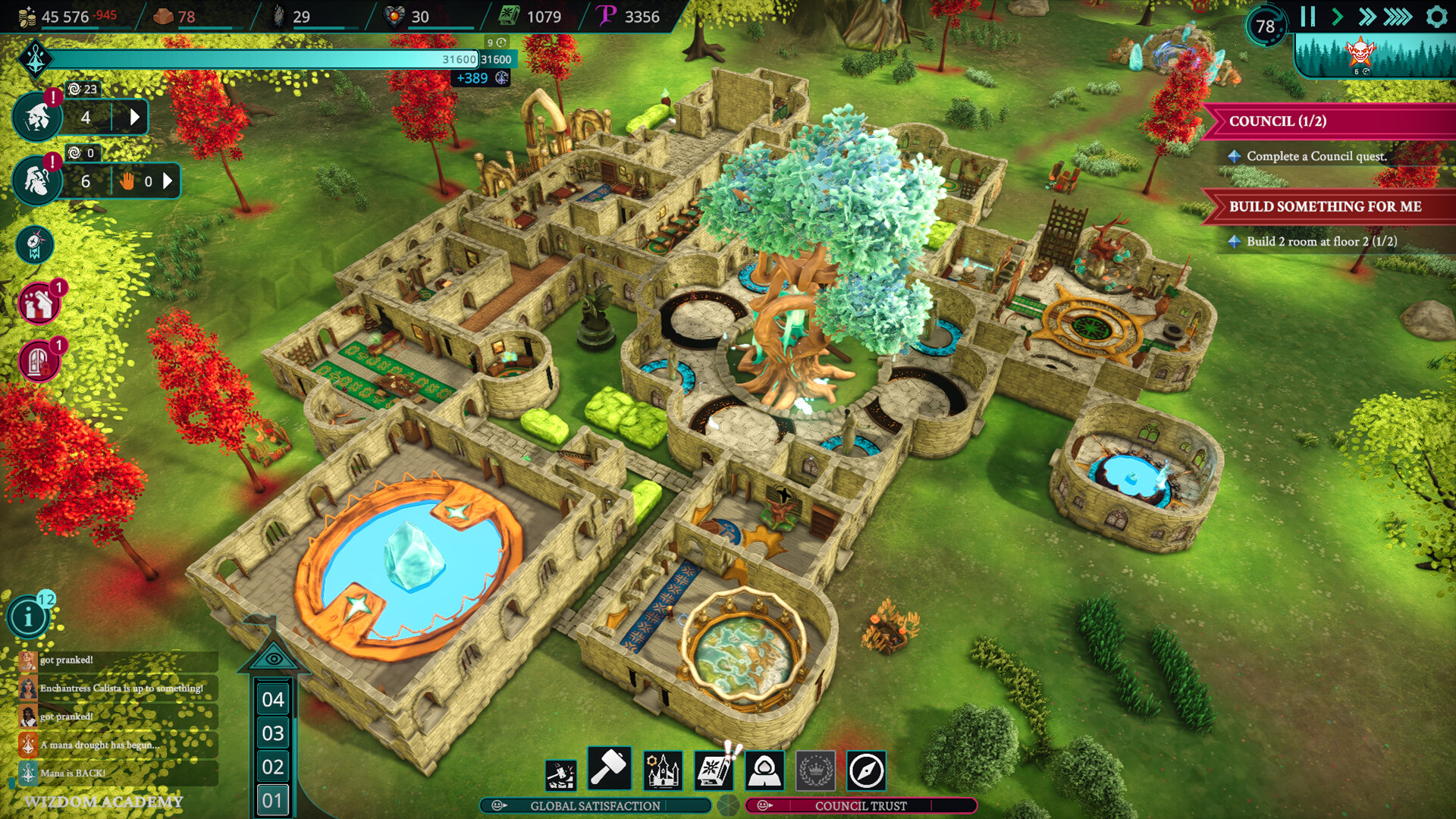Open the hammer build menu
The width and height of the screenshot is (1456, 819).
click(x=608, y=769)
